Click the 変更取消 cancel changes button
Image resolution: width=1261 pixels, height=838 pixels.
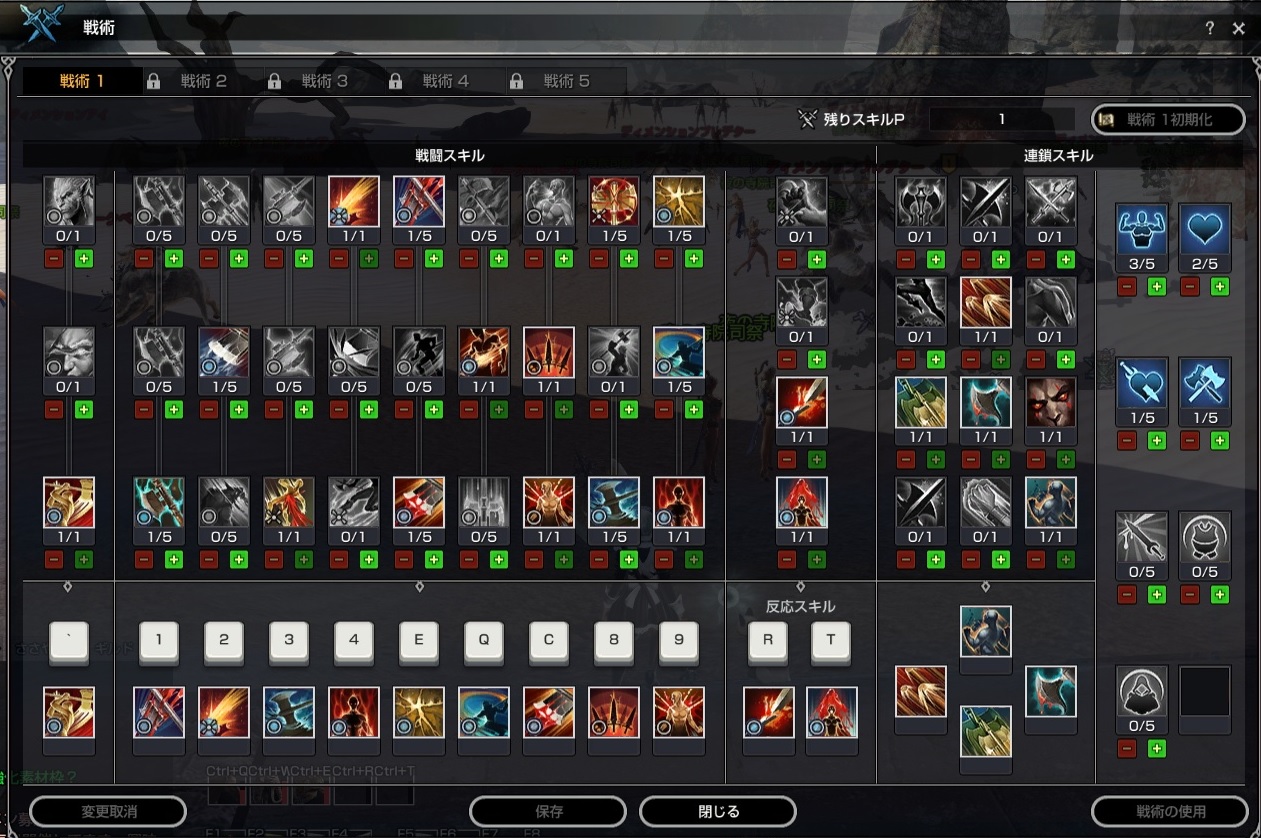[108, 811]
